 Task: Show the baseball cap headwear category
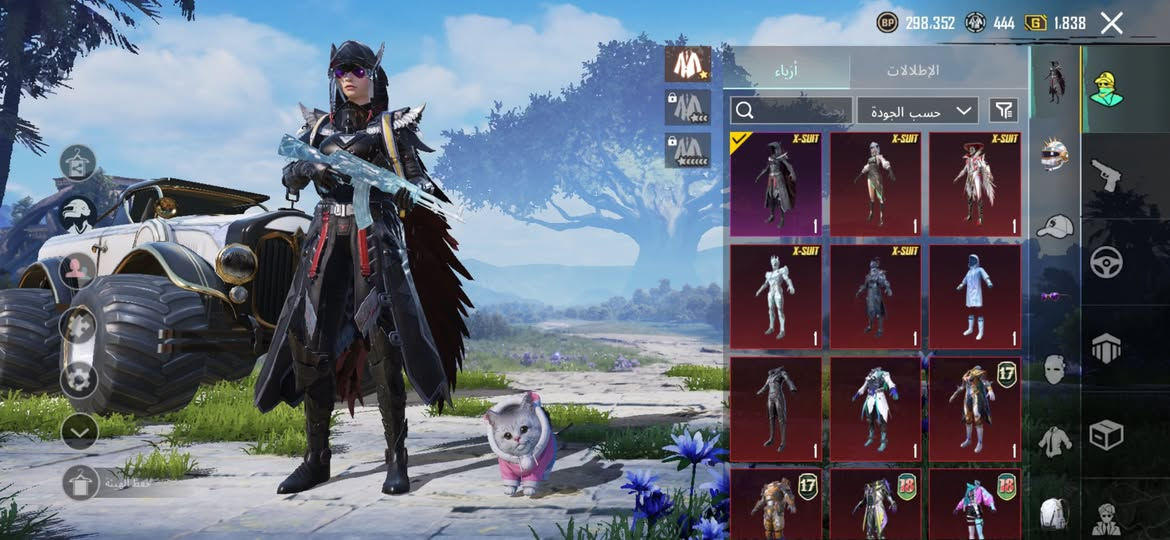click(x=1054, y=226)
